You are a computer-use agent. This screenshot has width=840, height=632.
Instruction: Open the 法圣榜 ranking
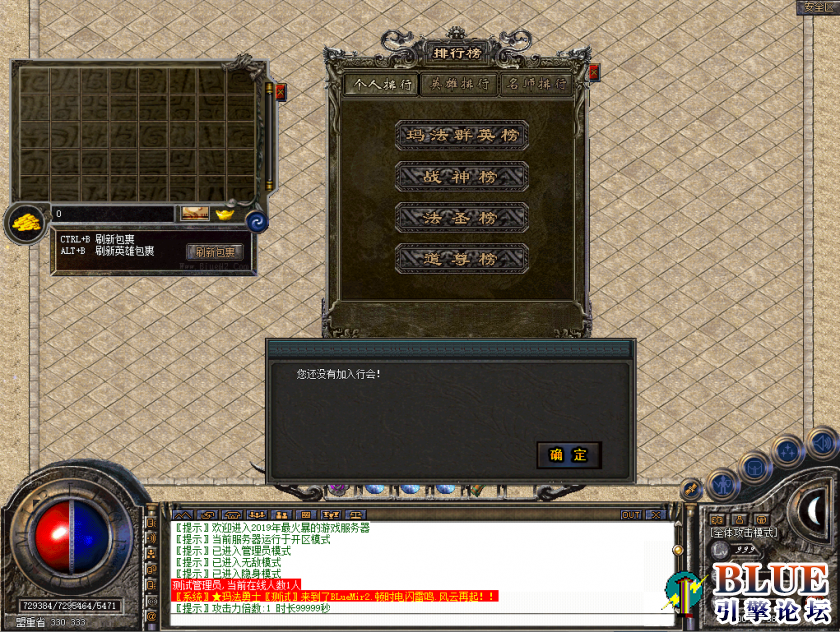tap(461, 216)
